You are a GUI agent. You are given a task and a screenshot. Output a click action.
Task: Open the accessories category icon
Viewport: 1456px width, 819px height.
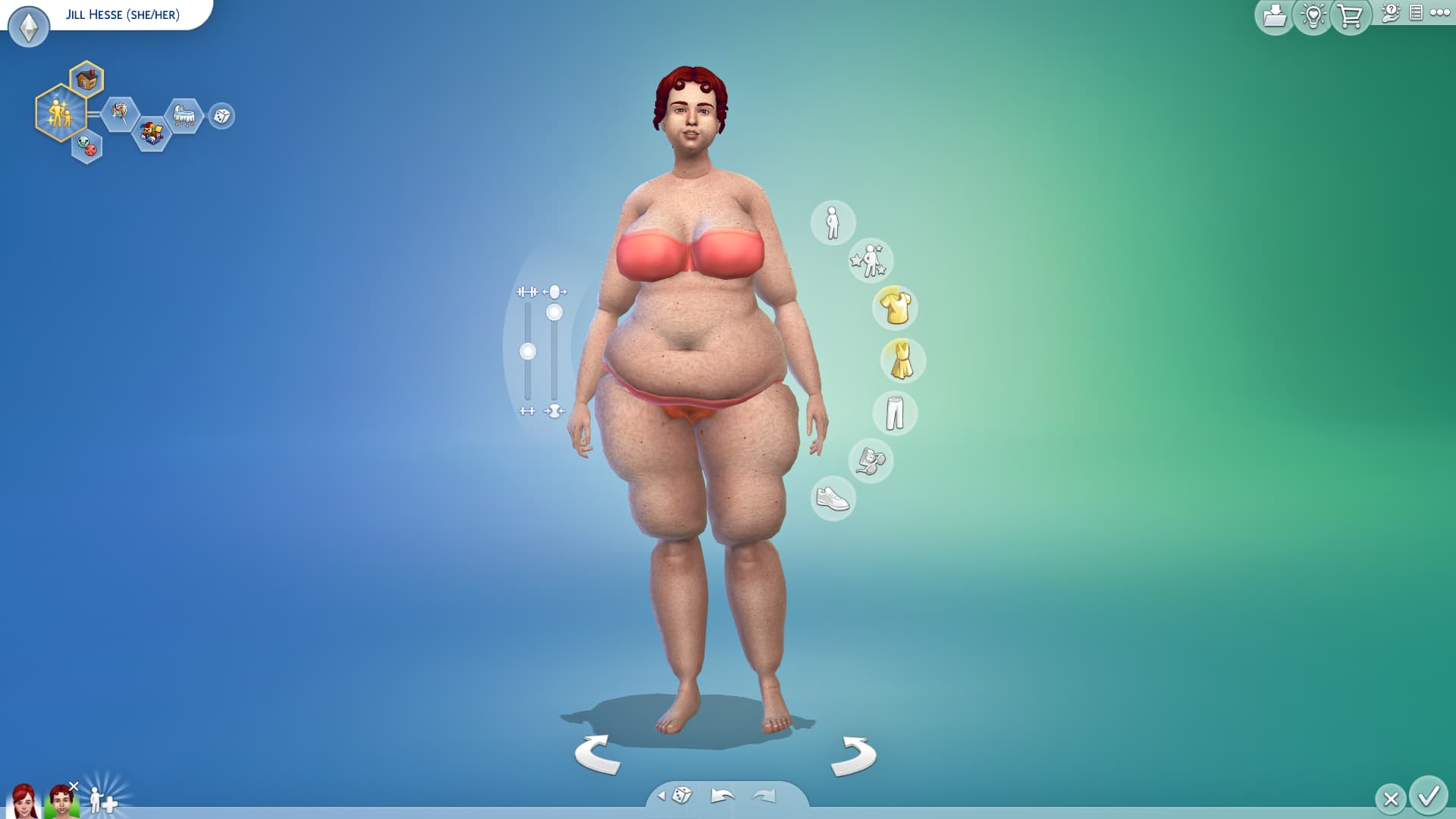[x=871, y=460]
